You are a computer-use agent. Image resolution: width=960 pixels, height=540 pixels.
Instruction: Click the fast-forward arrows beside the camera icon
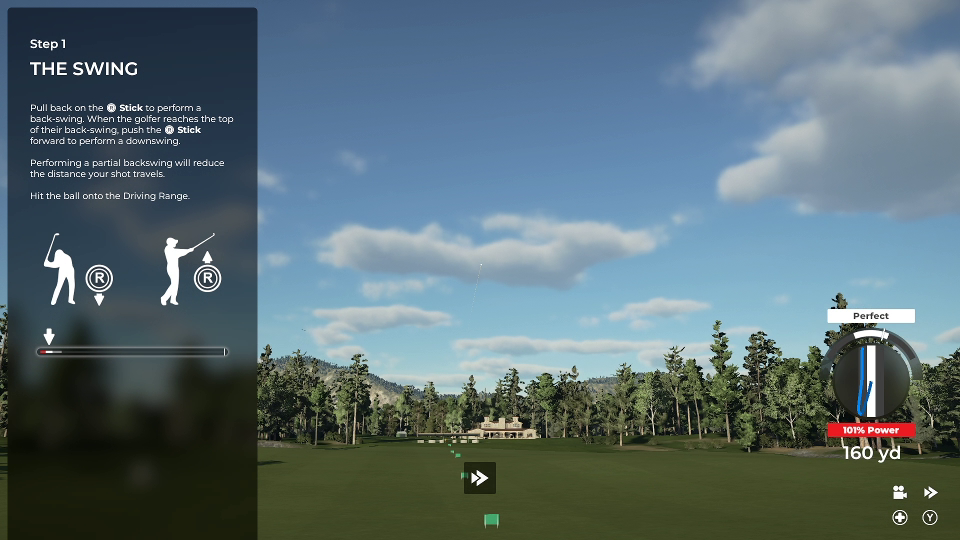930,492
